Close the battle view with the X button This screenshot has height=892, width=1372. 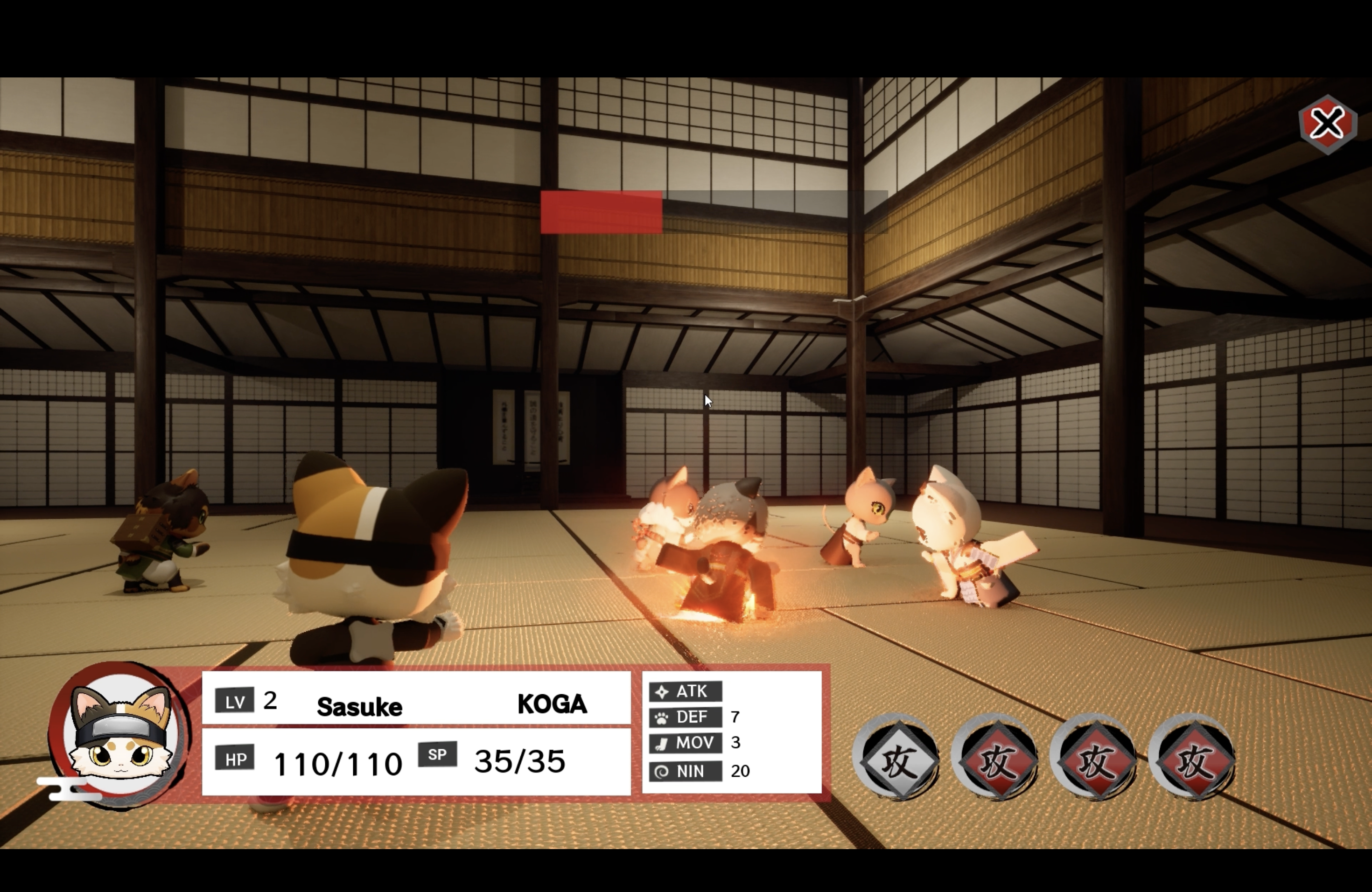pyautogui.click(x=1328, y=125)
